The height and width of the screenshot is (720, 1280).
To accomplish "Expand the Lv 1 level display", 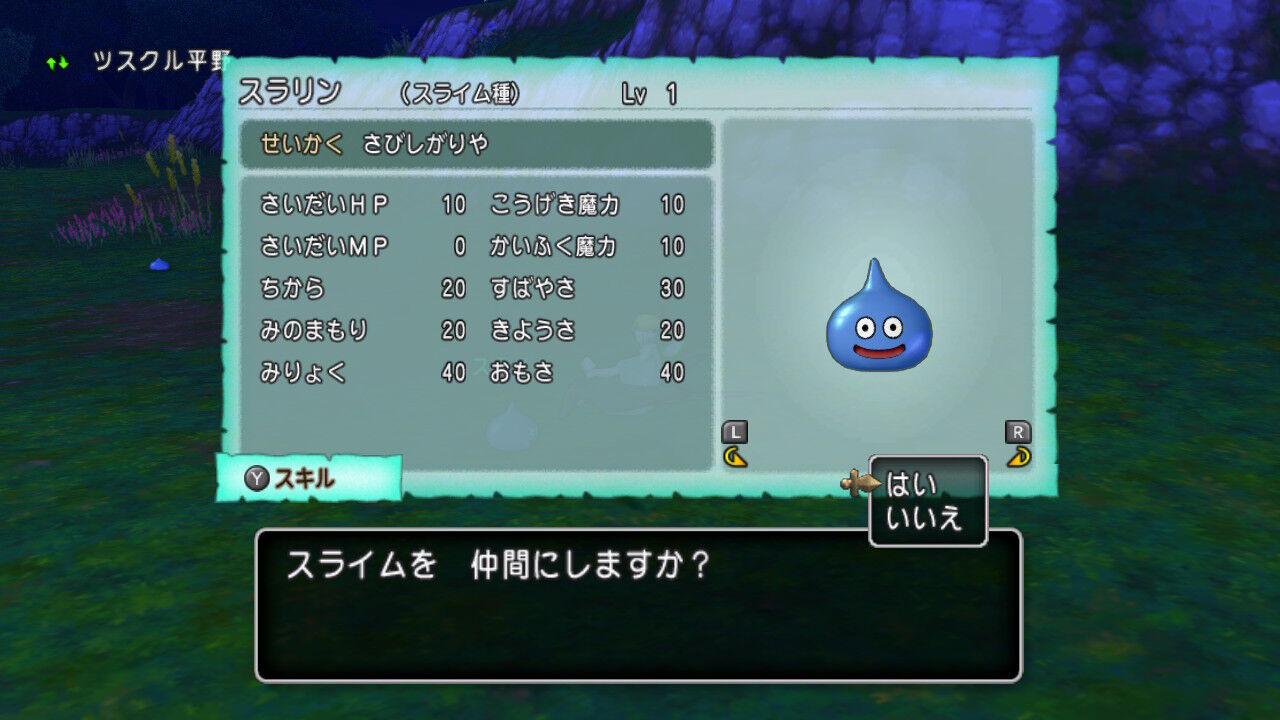I will coord(650,91).
